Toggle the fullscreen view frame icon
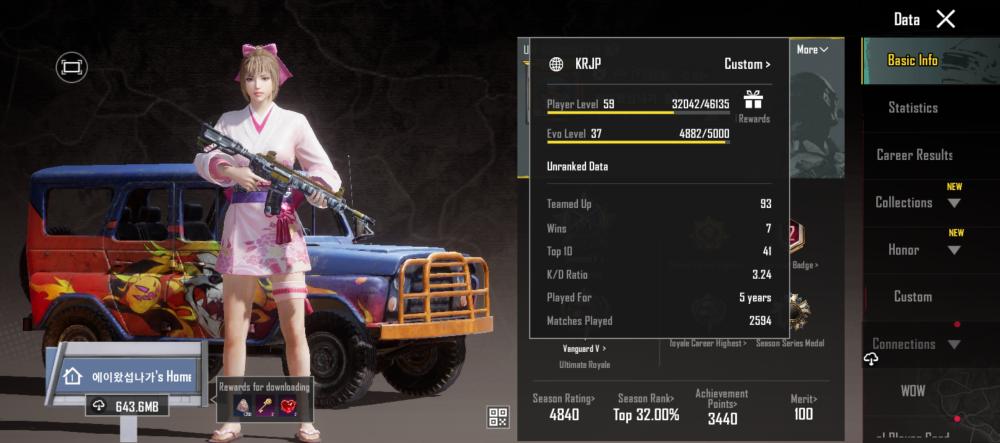 pos(71,67)
